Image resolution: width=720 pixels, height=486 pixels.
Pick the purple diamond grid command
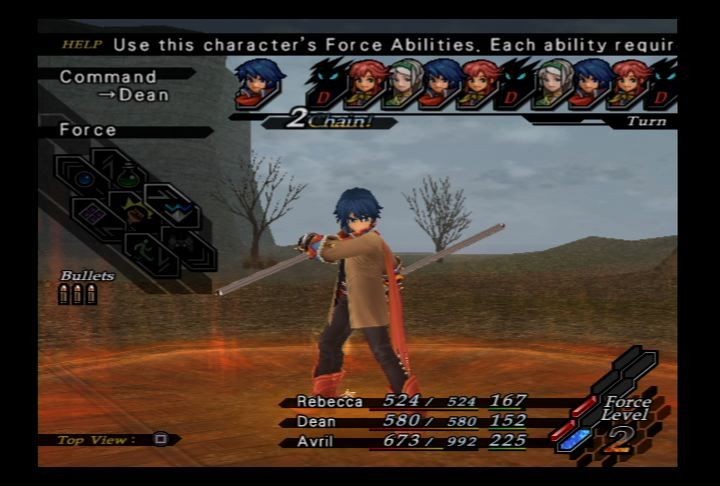click(x=93, y=213)
